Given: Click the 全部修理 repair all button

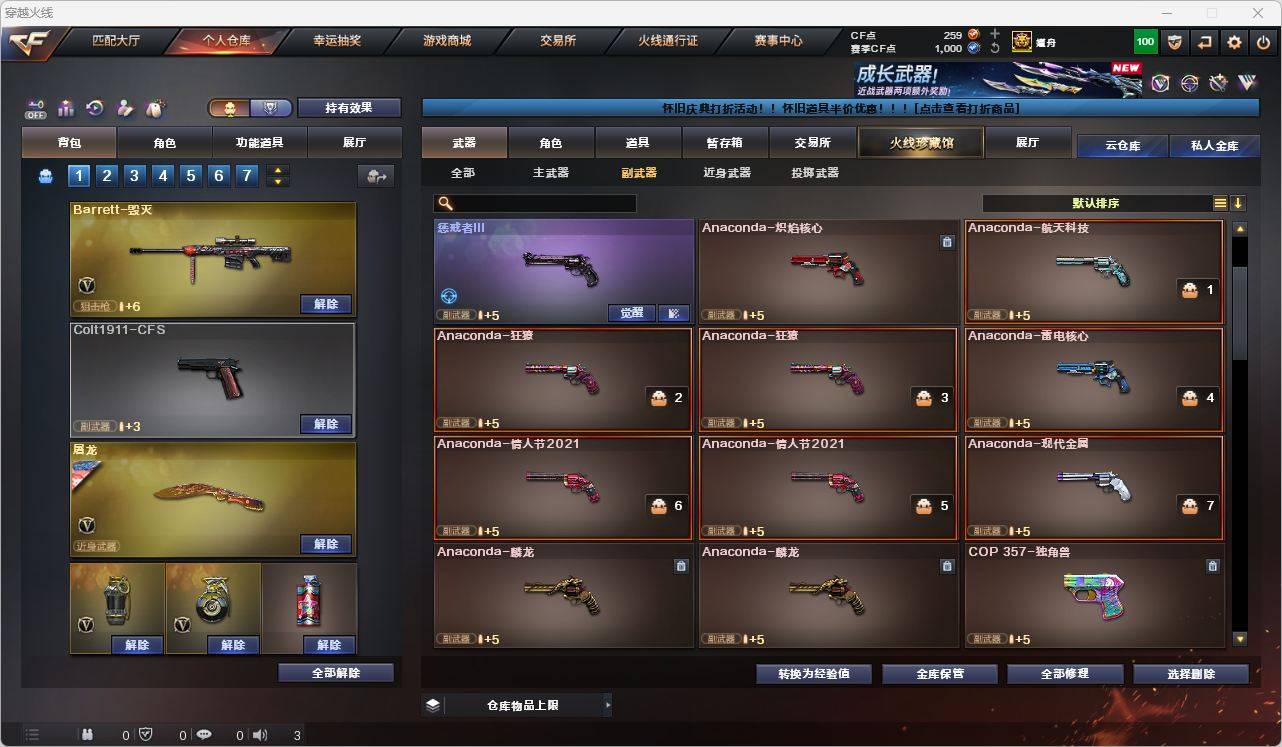Looking at the screenshot, I should pos(1065,674).
